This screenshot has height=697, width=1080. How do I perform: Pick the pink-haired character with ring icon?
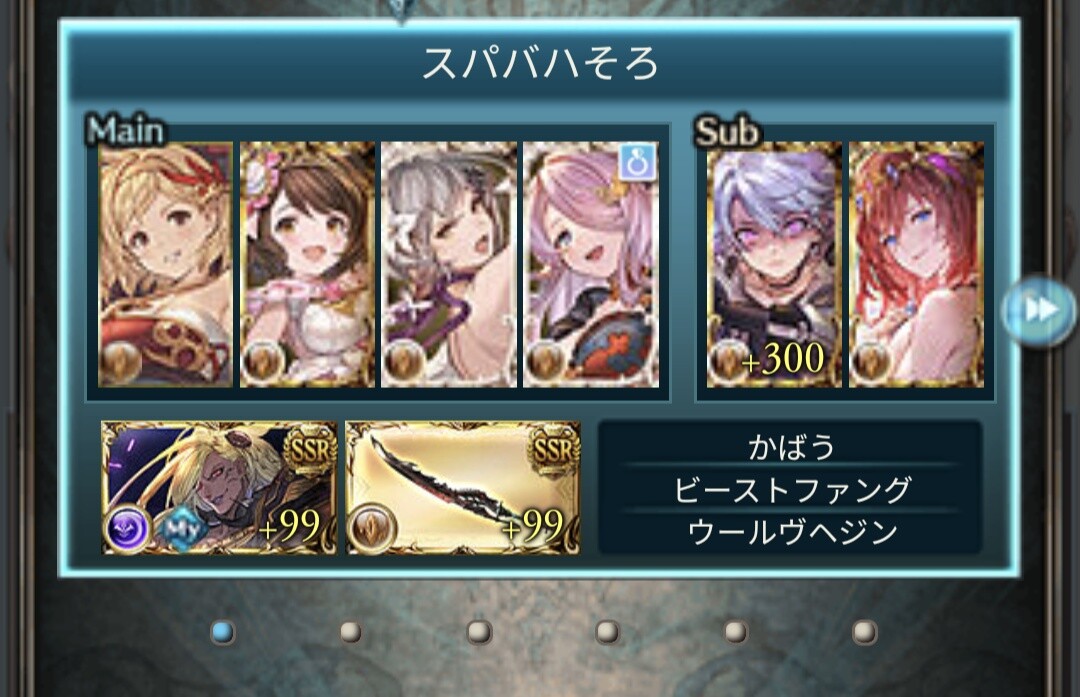click(591, 264)
